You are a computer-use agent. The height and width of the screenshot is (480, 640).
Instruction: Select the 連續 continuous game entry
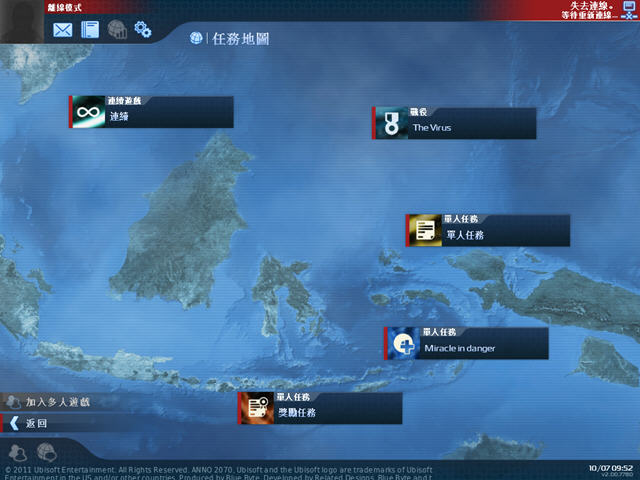coord(152,112)
